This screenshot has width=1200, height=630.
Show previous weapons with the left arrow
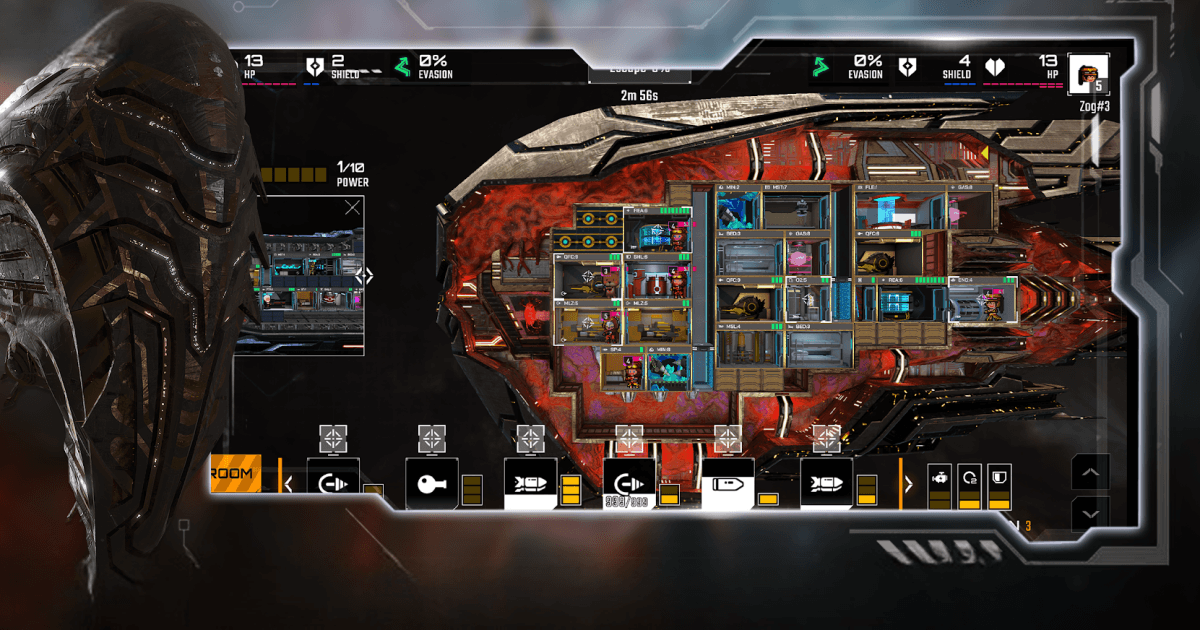(289, 484)
